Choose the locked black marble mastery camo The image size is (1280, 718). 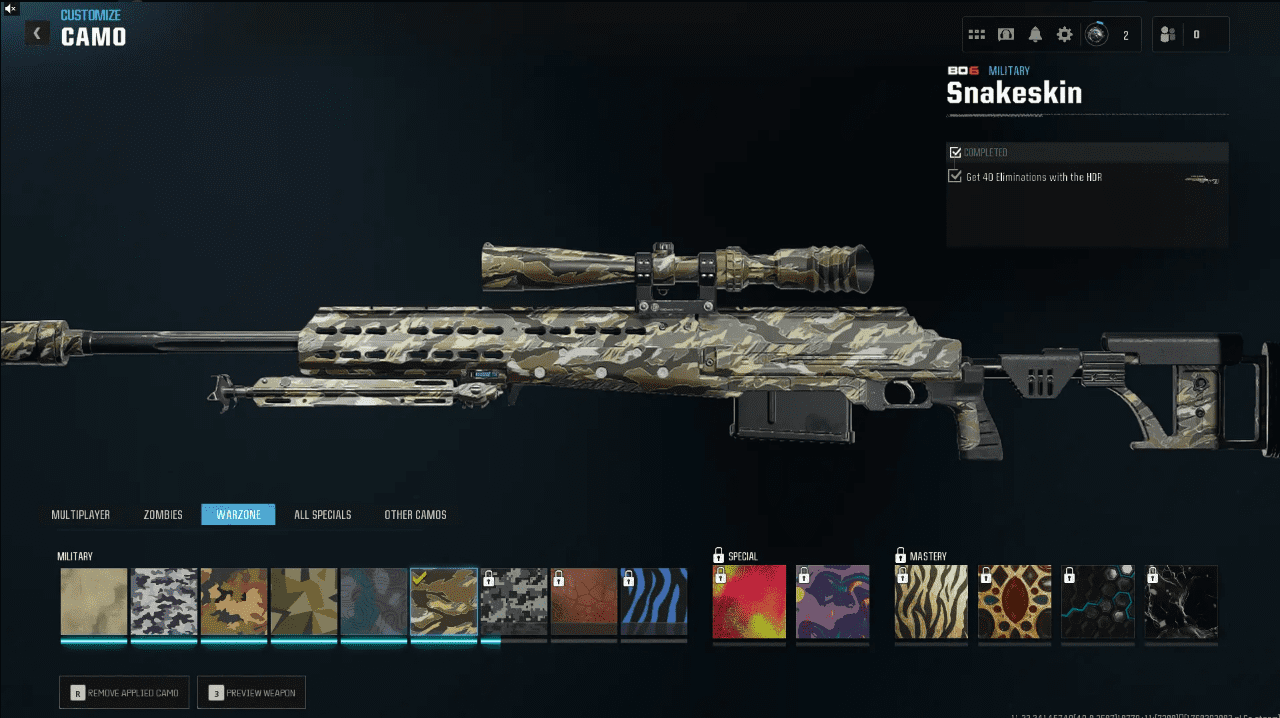1181,602
